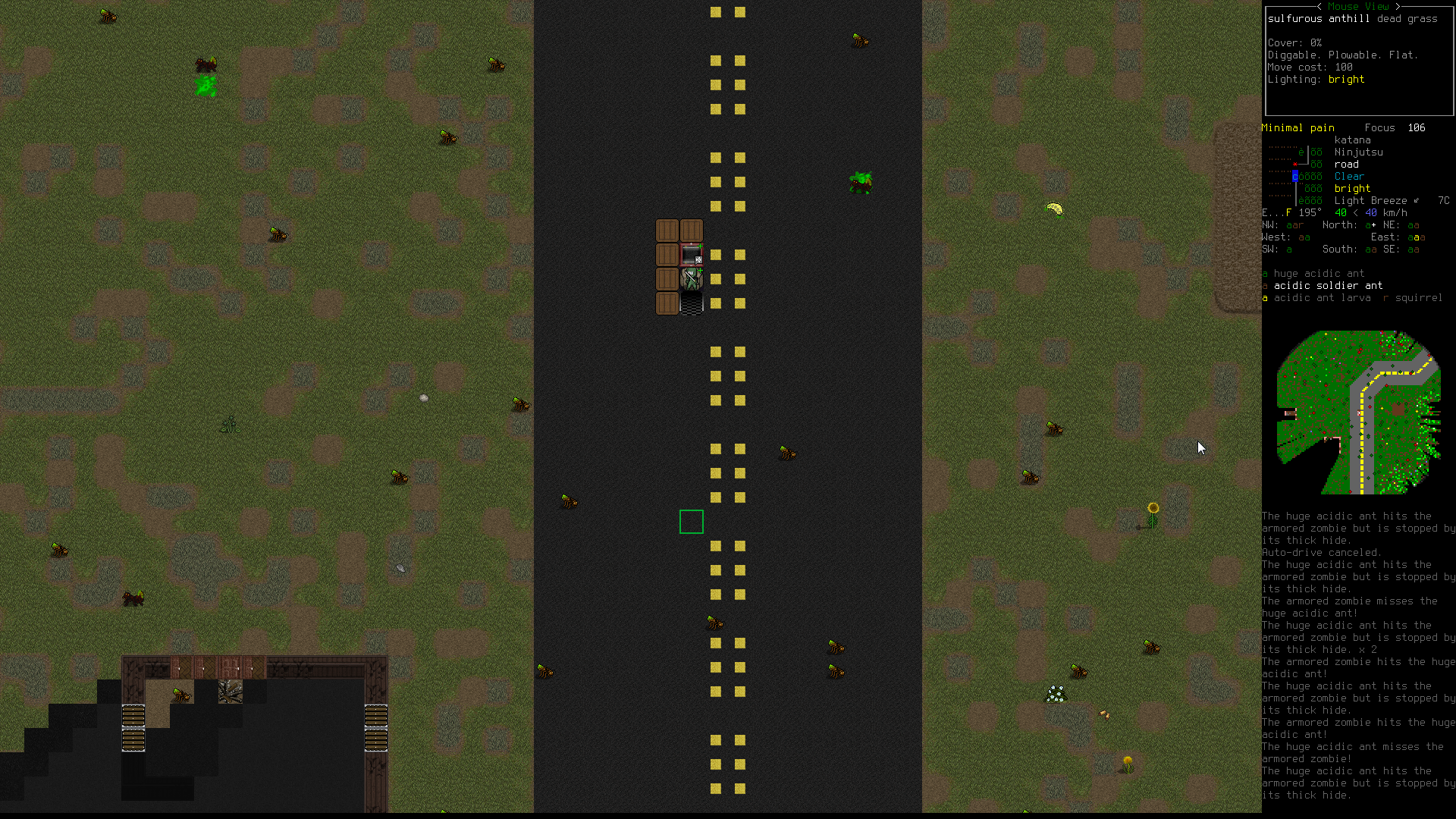Pick 'acidic ant larva' from the nearby creatures list

[x=1322, y=298]
